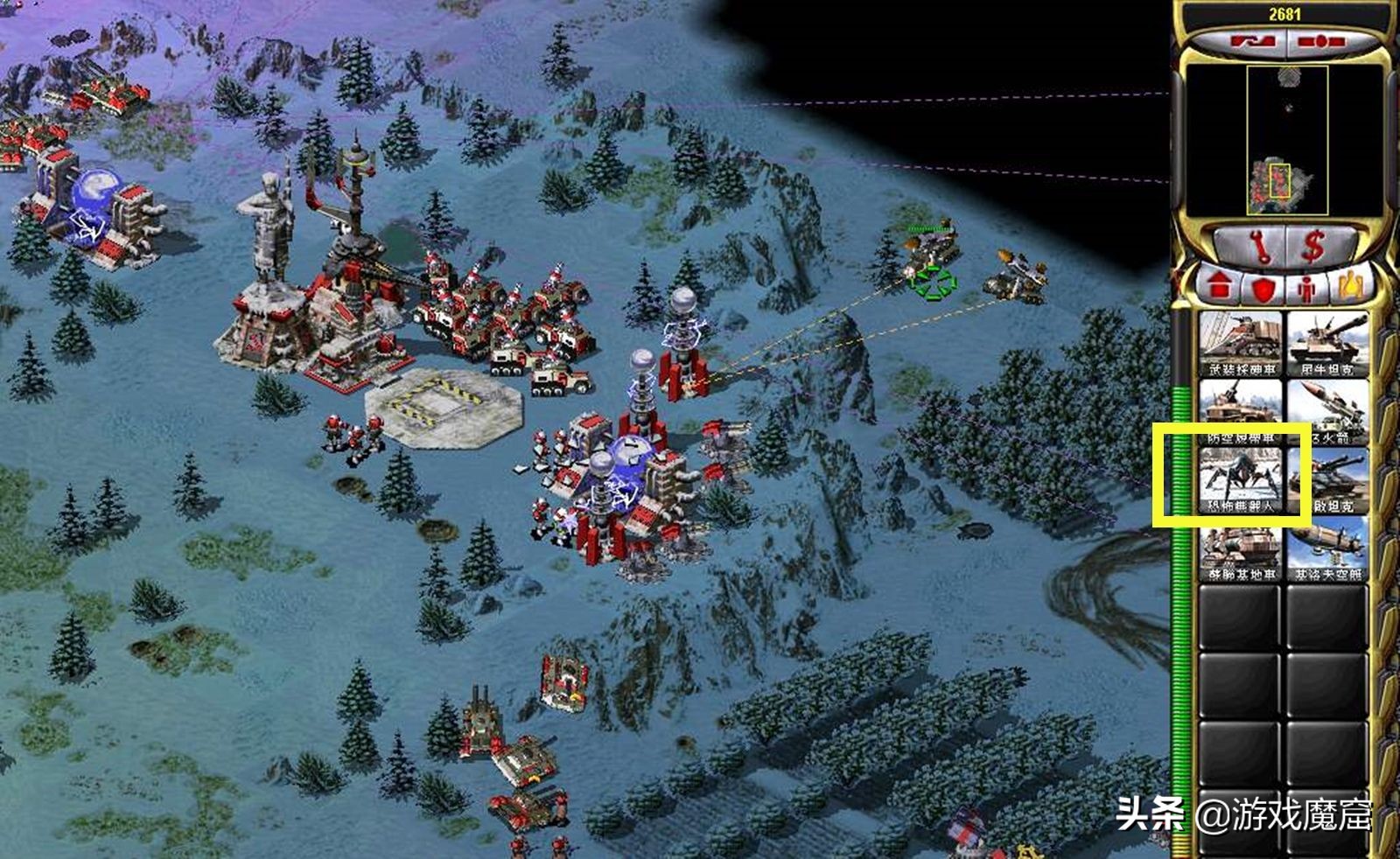Screen dimensions: 1400x859
Task: Produce a Kirov Airship (基洛夫空艇)
Action: point(1326,548)
